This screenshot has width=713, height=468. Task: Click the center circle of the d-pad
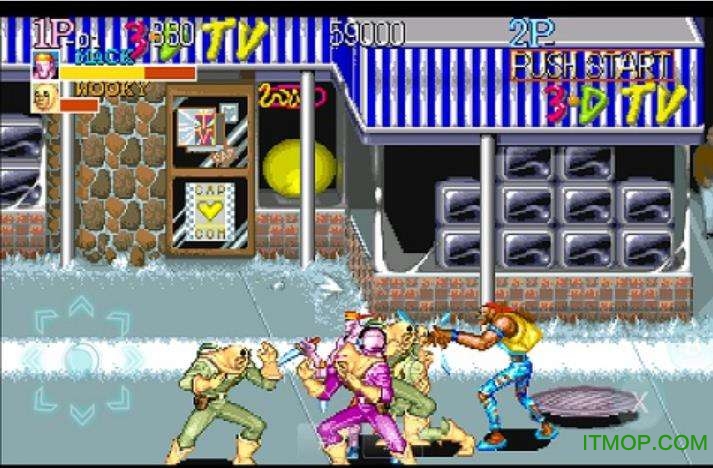81,357
